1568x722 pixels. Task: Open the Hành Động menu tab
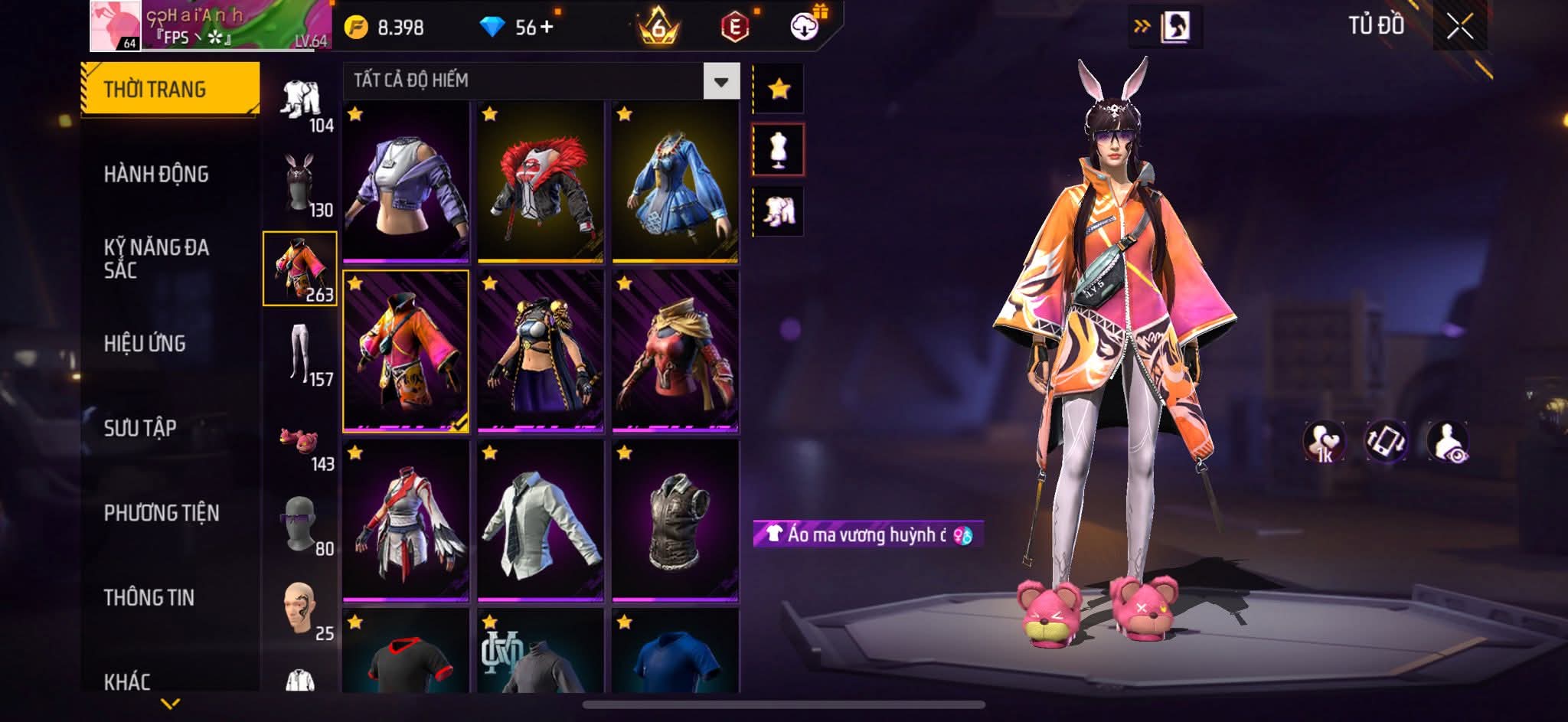[156, 175]
